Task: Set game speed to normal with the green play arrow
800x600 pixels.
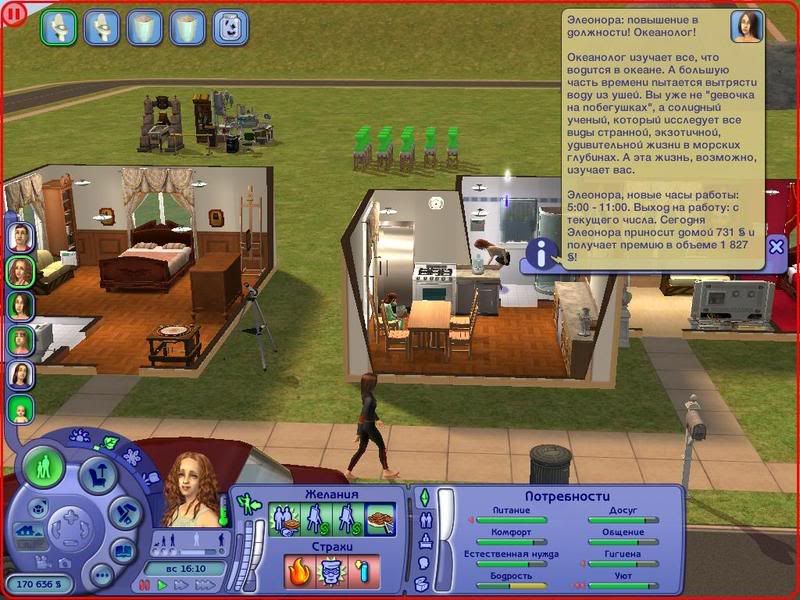Action: point(160,584)
